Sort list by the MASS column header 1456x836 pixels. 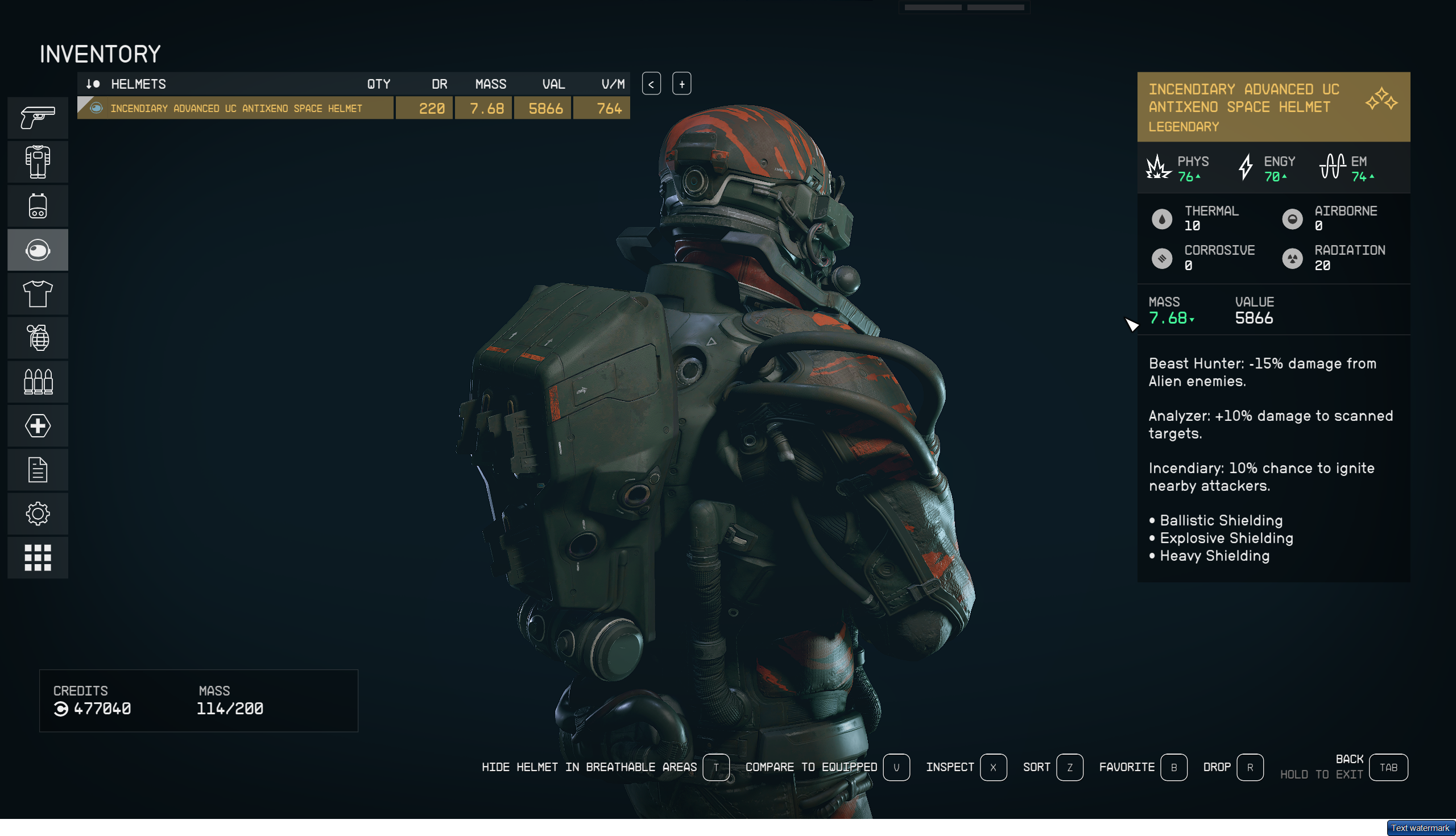pos(491,84)
